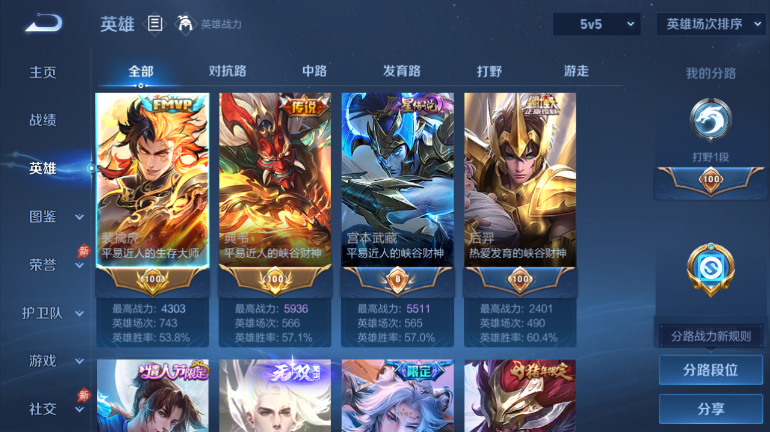Switch to the 打野 tab
The width and height of the screenshot is (770, 432).
489,71
